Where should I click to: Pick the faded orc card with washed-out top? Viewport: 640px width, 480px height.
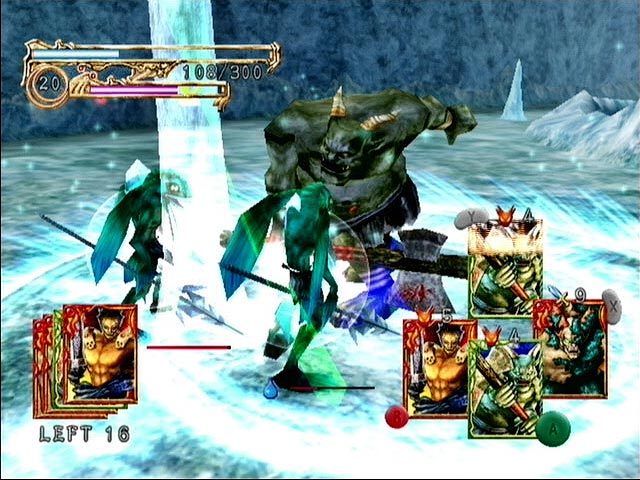(x=505, y=266)
